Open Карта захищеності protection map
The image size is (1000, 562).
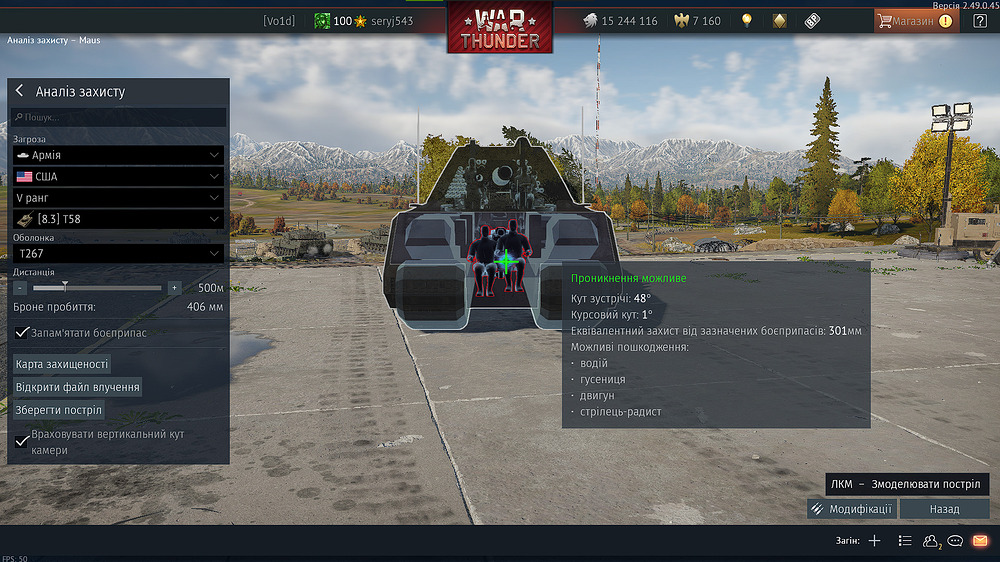(62, 364)
